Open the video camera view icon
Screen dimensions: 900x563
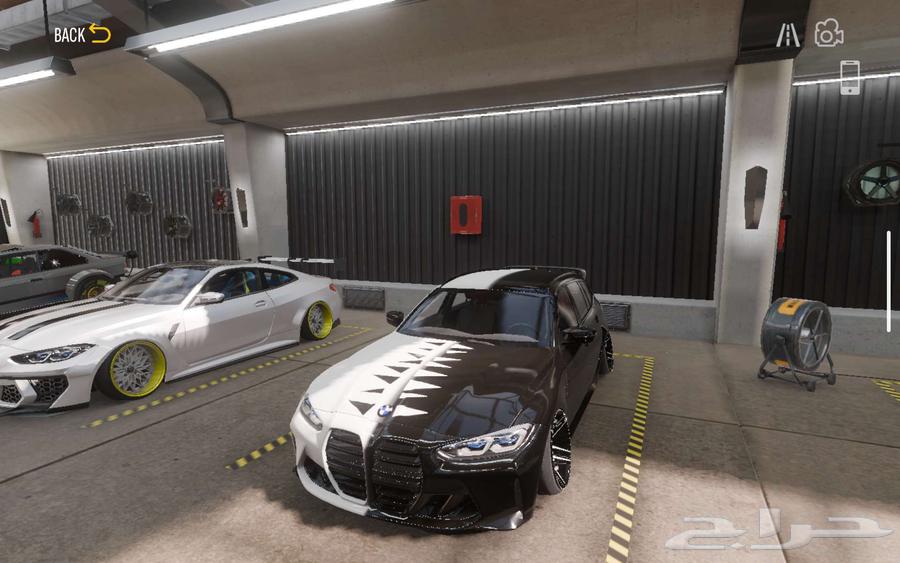tap(828, 34)
